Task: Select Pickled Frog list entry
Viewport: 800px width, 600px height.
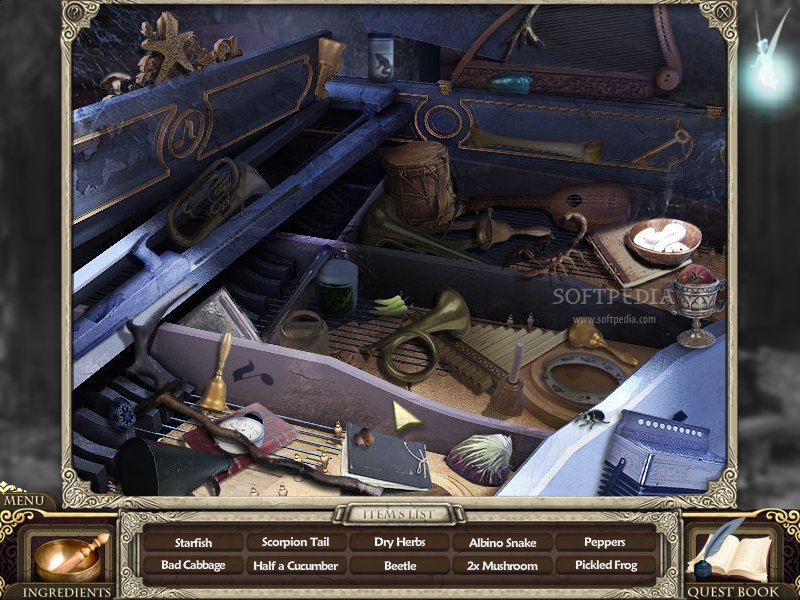Action: pyautogui.click(x=605, y=565)
